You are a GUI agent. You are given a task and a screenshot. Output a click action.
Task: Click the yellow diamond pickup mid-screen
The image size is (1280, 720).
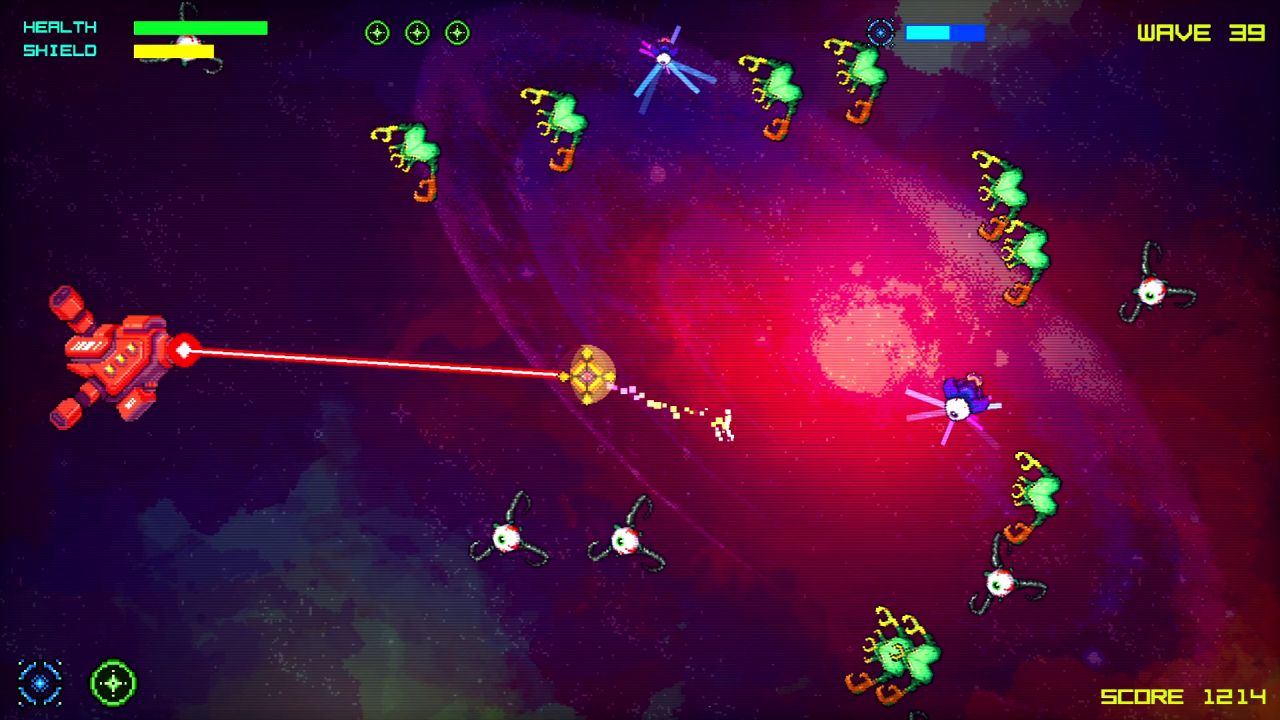pos(588,377)
